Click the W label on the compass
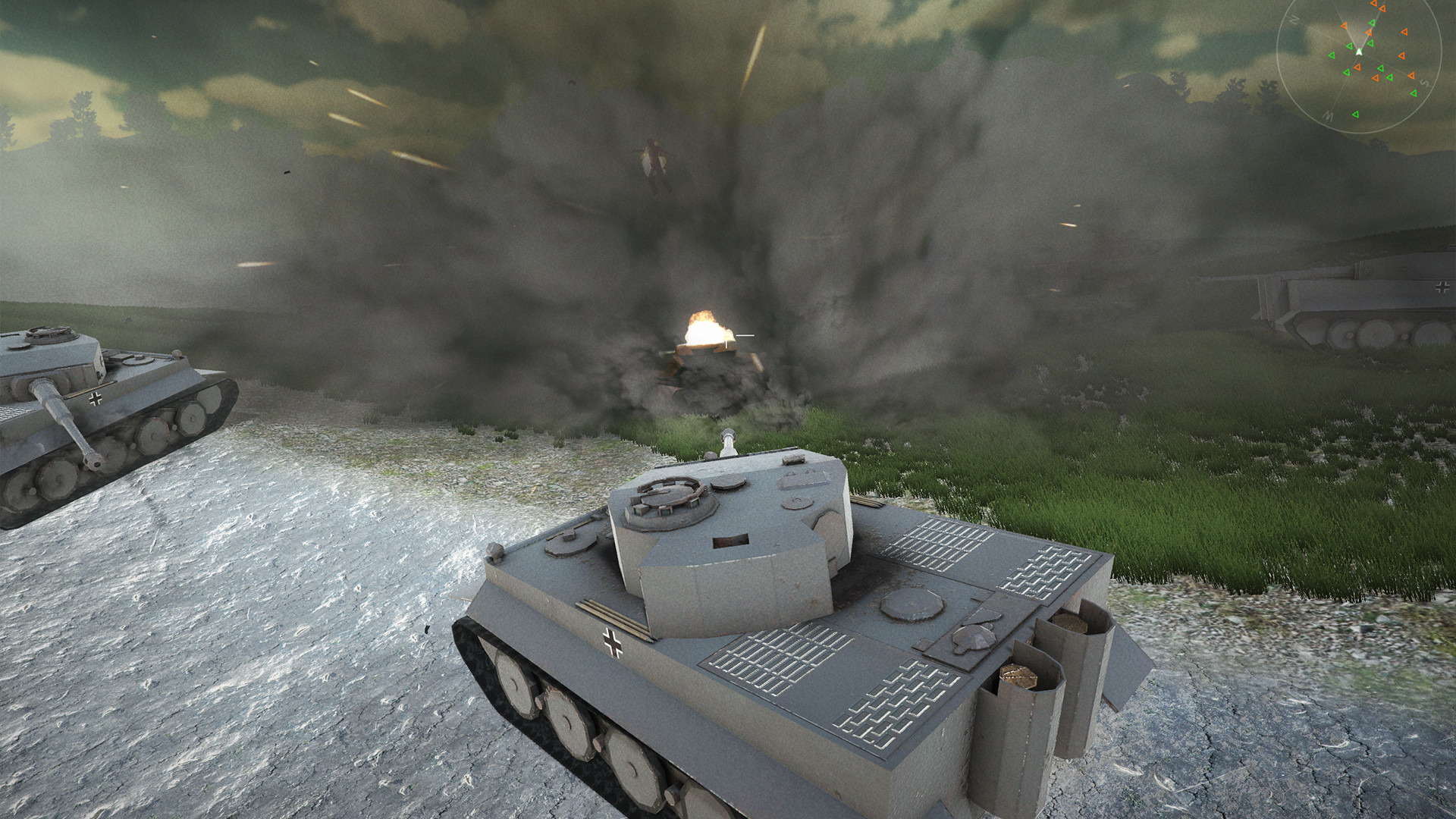Image resolution: width=1456 pixels, height=819 pixels. click(1329, 115)
